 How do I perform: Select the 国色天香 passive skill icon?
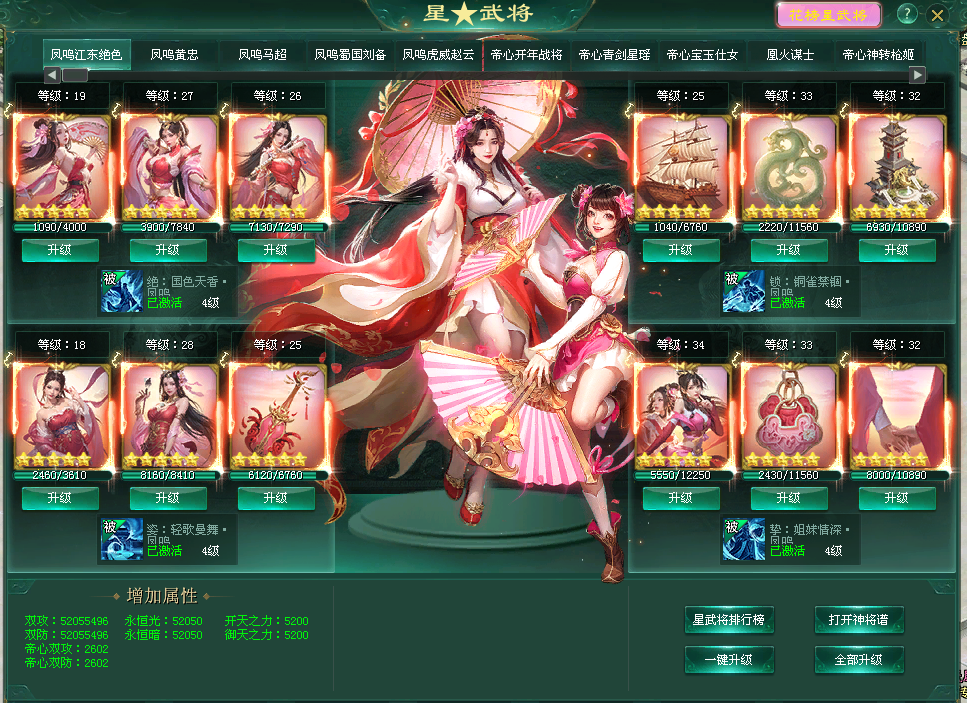point(120,290)
